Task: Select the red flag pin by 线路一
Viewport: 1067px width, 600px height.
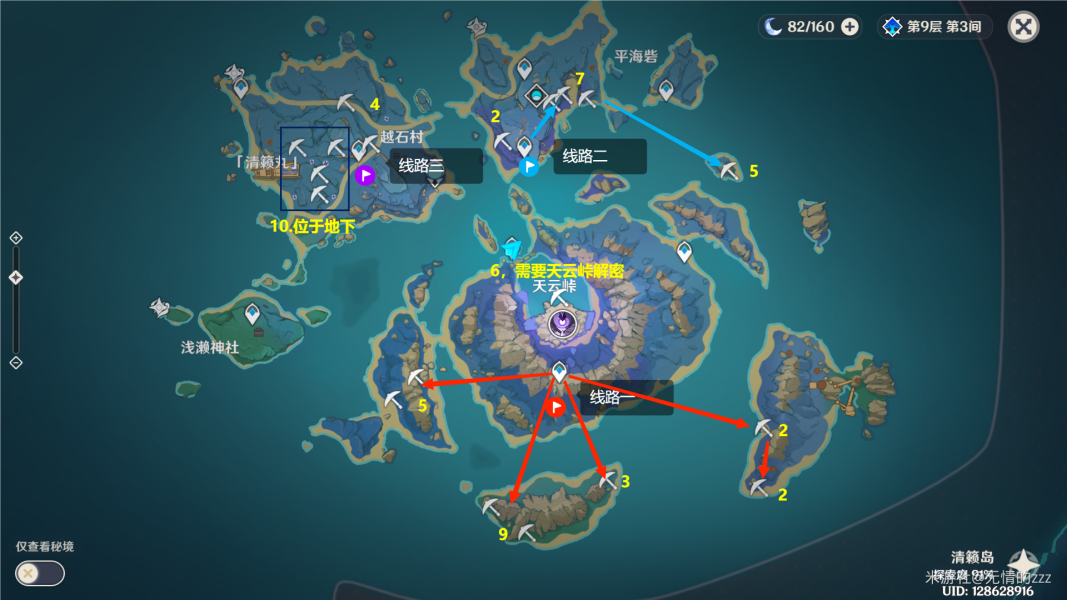Action: [x=557, y=407]
